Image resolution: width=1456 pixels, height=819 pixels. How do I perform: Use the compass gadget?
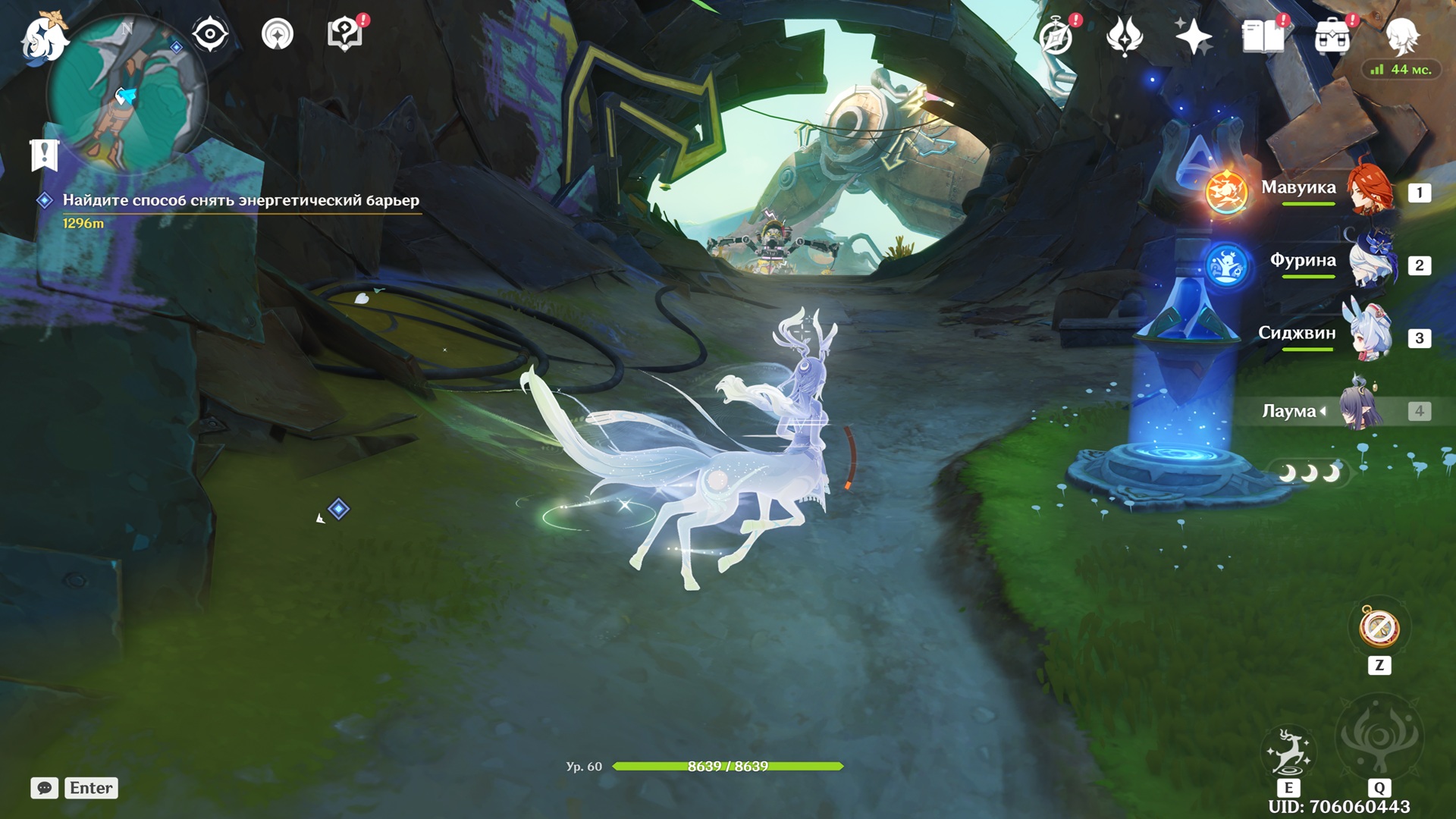tap(1379, 628)
